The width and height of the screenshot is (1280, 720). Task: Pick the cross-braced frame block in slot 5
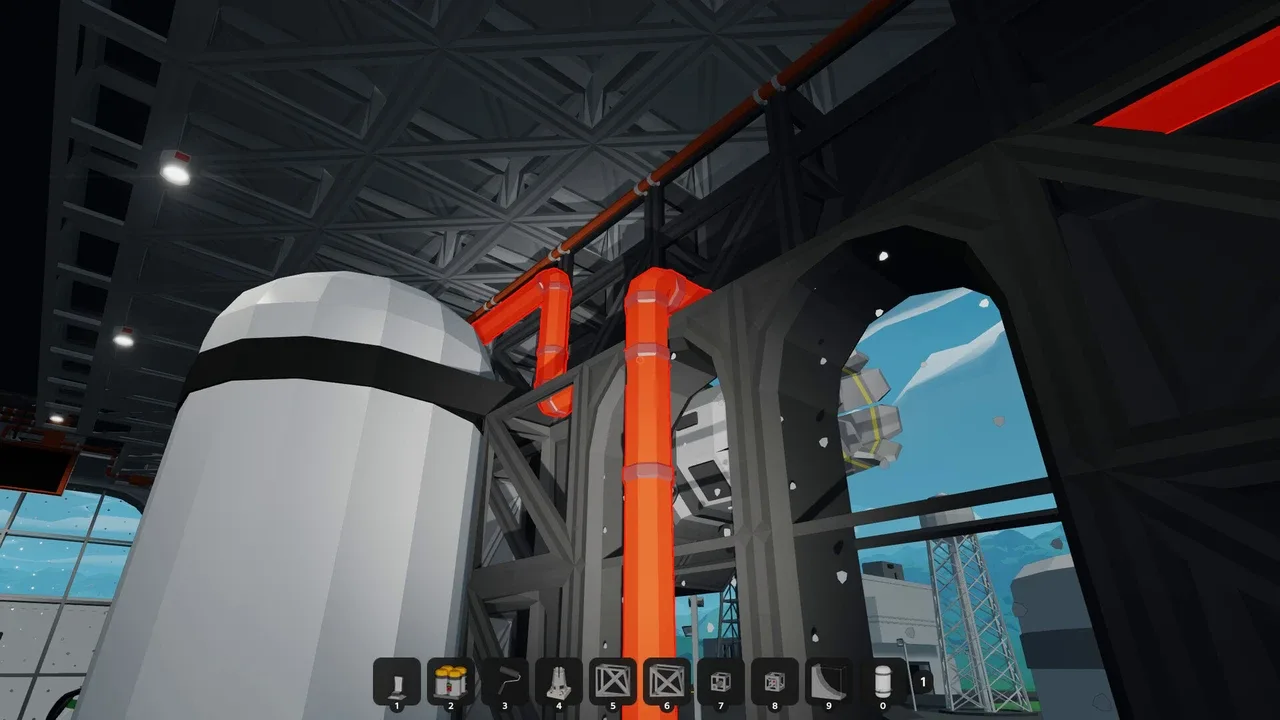tap(613, 681)
